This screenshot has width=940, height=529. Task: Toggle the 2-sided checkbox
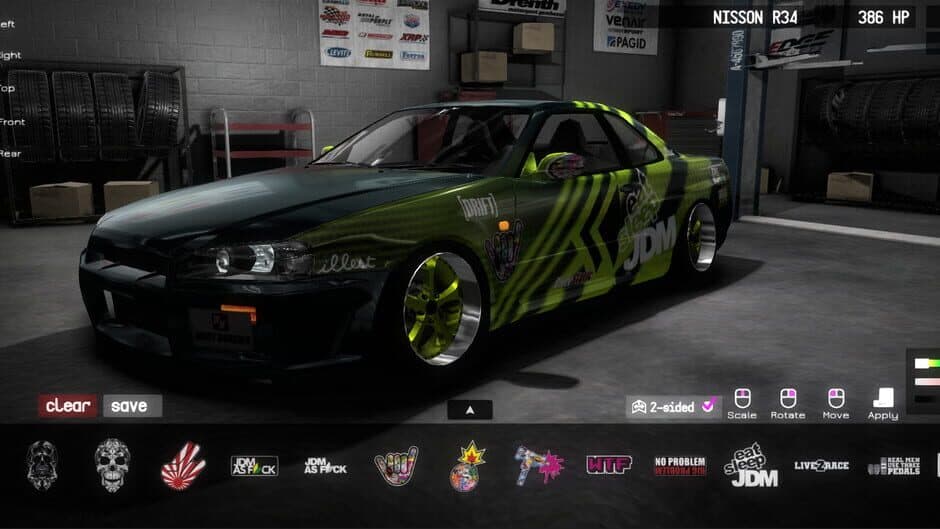[x=708, y=406]
